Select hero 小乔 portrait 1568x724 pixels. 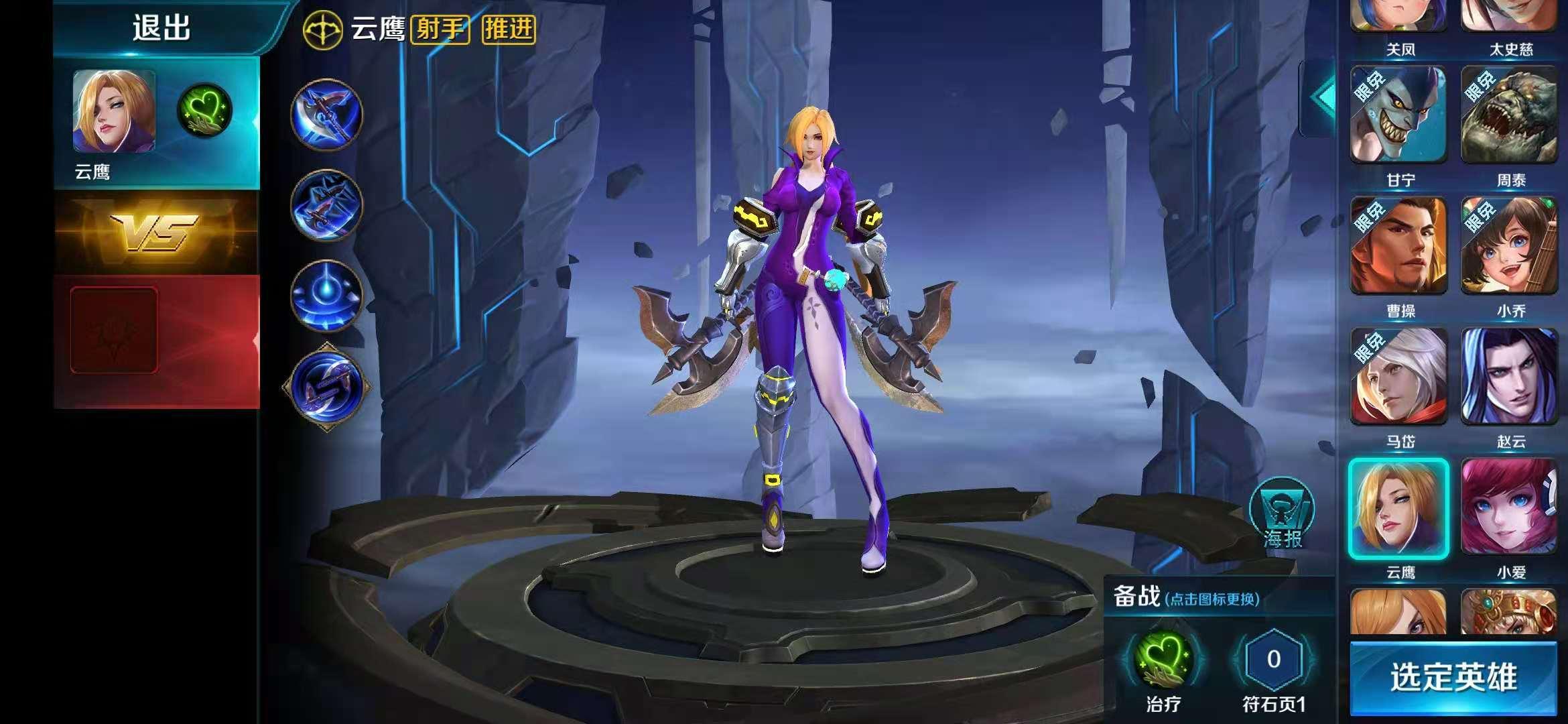coord(1510,246)
